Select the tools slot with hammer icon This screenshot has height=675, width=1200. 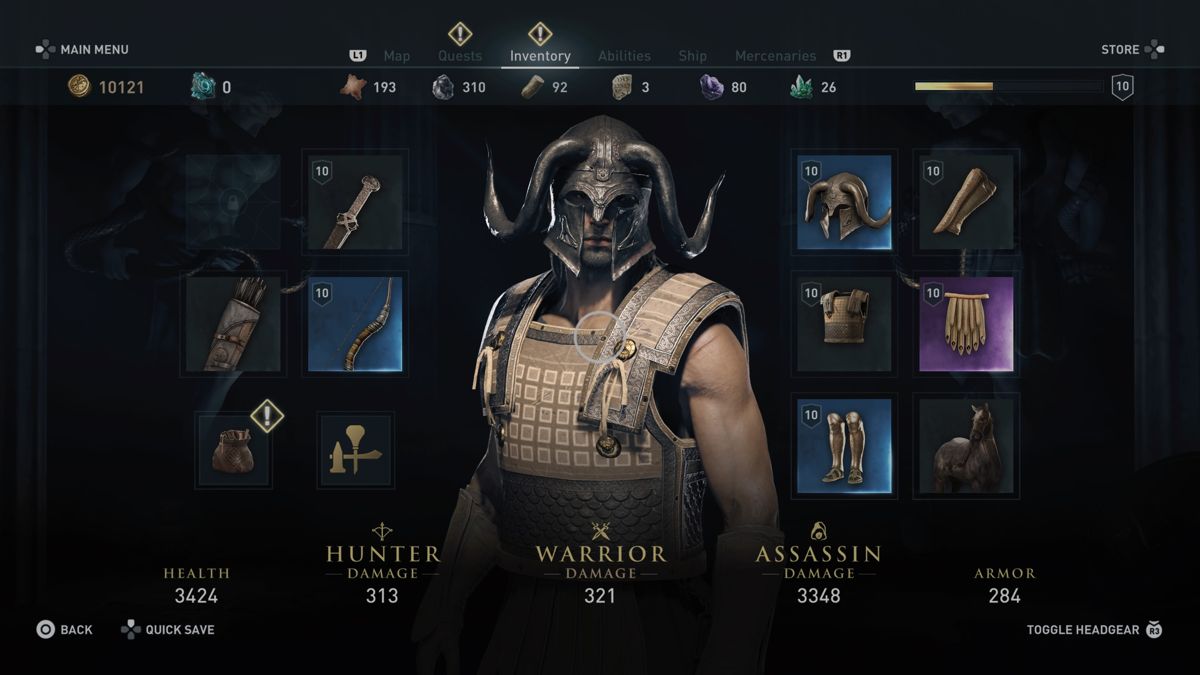pyautogui.click(x=355, y=450)
